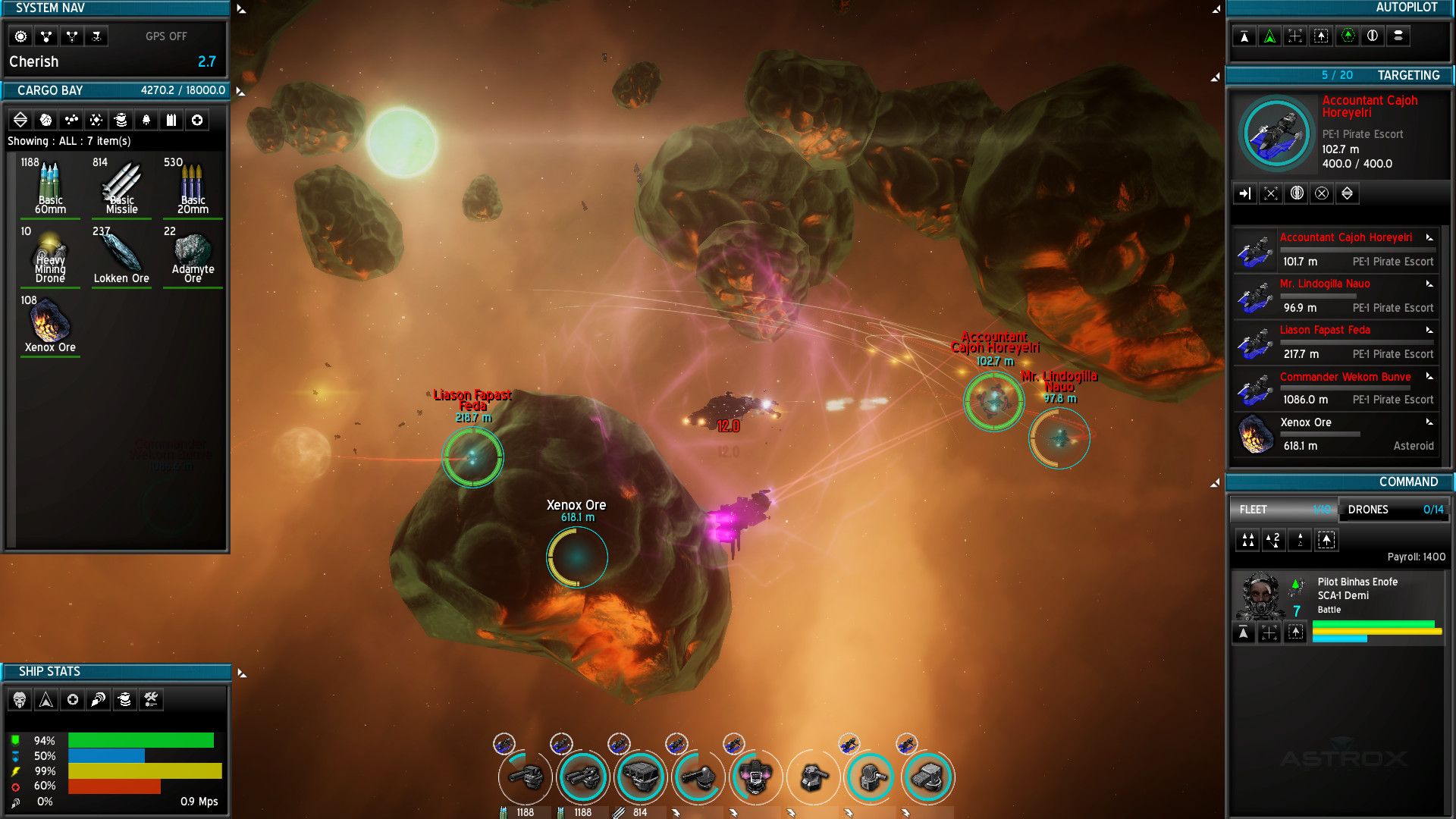Click the plus icon in the Cargo Bay filter row
Screen dimensions: 1456x819
click(x=196, y=120)
